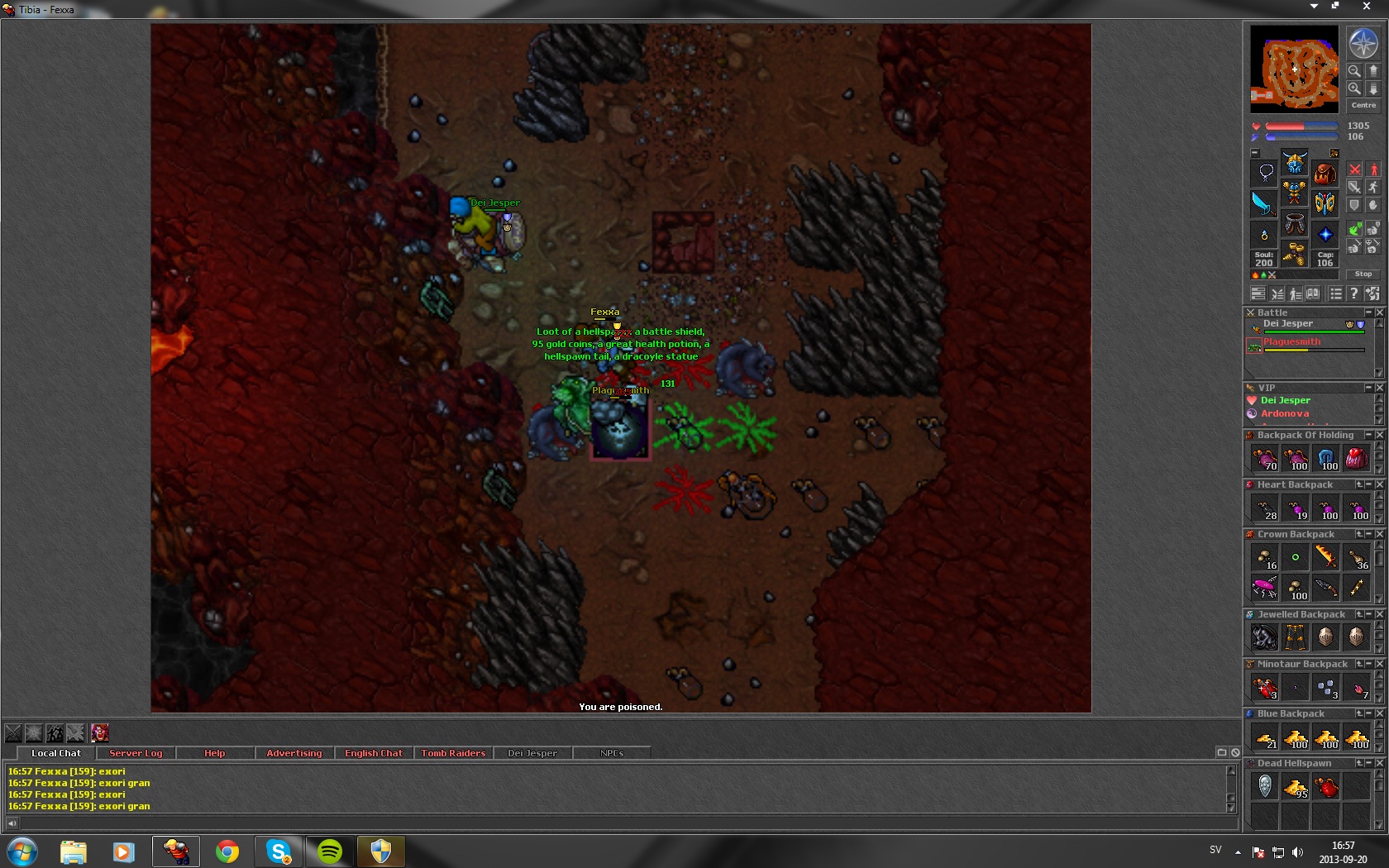The height and width of the screenshot is (868, 1389).
Task: Open the help question mark button
Action: [x=1353, y=293]
